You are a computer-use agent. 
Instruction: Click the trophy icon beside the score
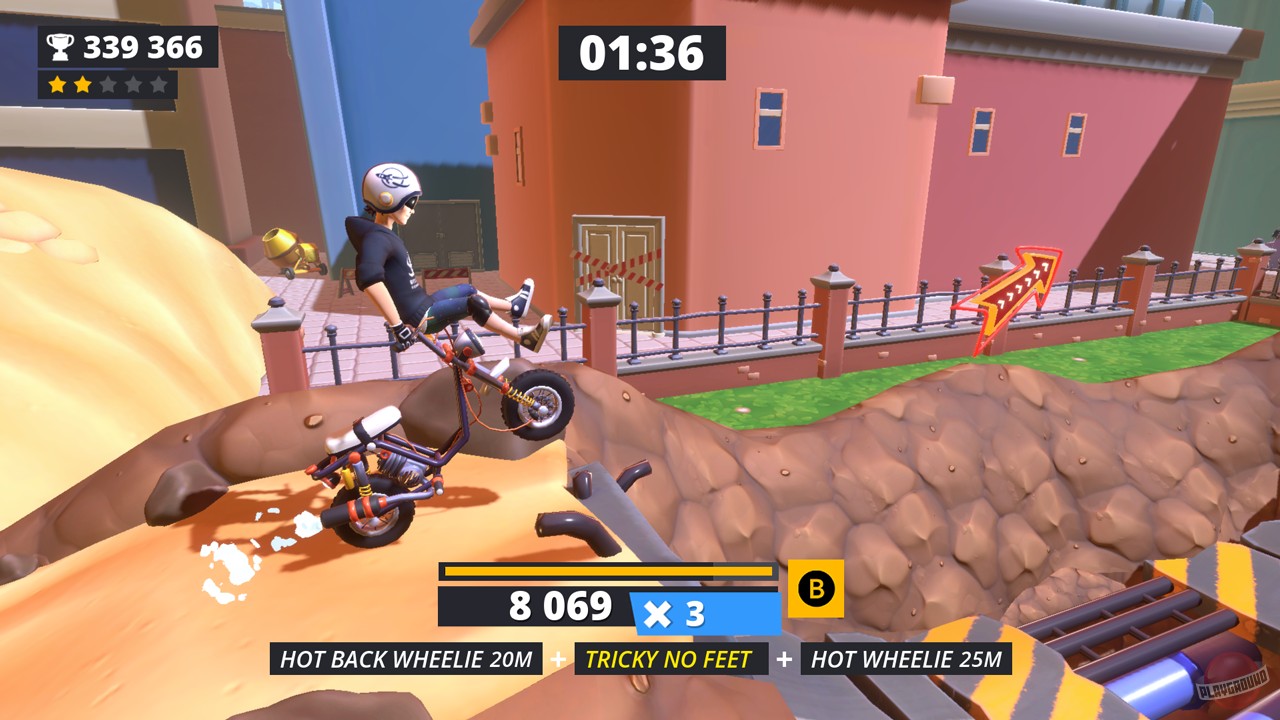pyautogui.click(x=61, y=44)
